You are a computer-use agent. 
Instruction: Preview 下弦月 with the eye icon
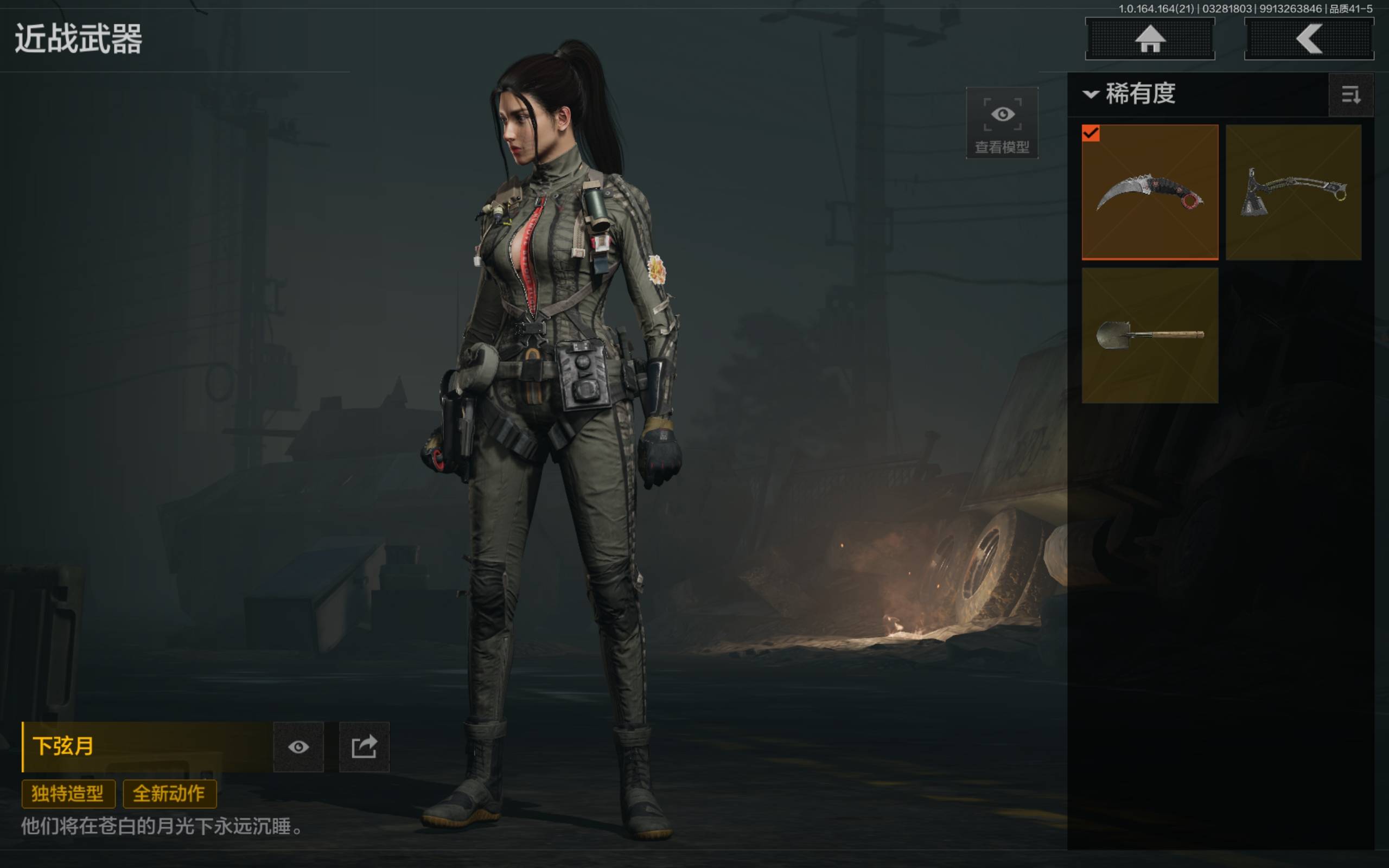(298, 746)
